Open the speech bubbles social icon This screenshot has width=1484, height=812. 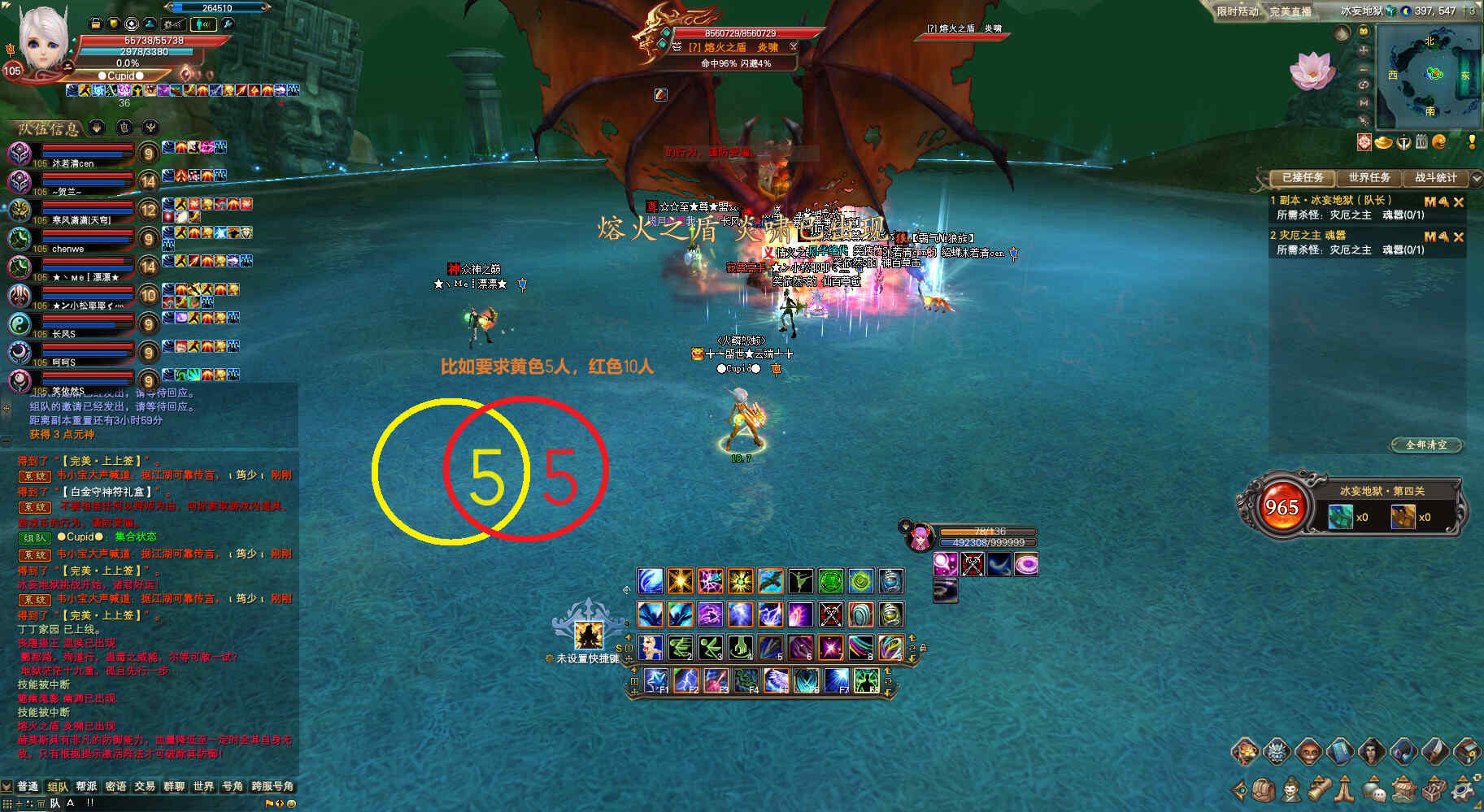point(1374,789)
